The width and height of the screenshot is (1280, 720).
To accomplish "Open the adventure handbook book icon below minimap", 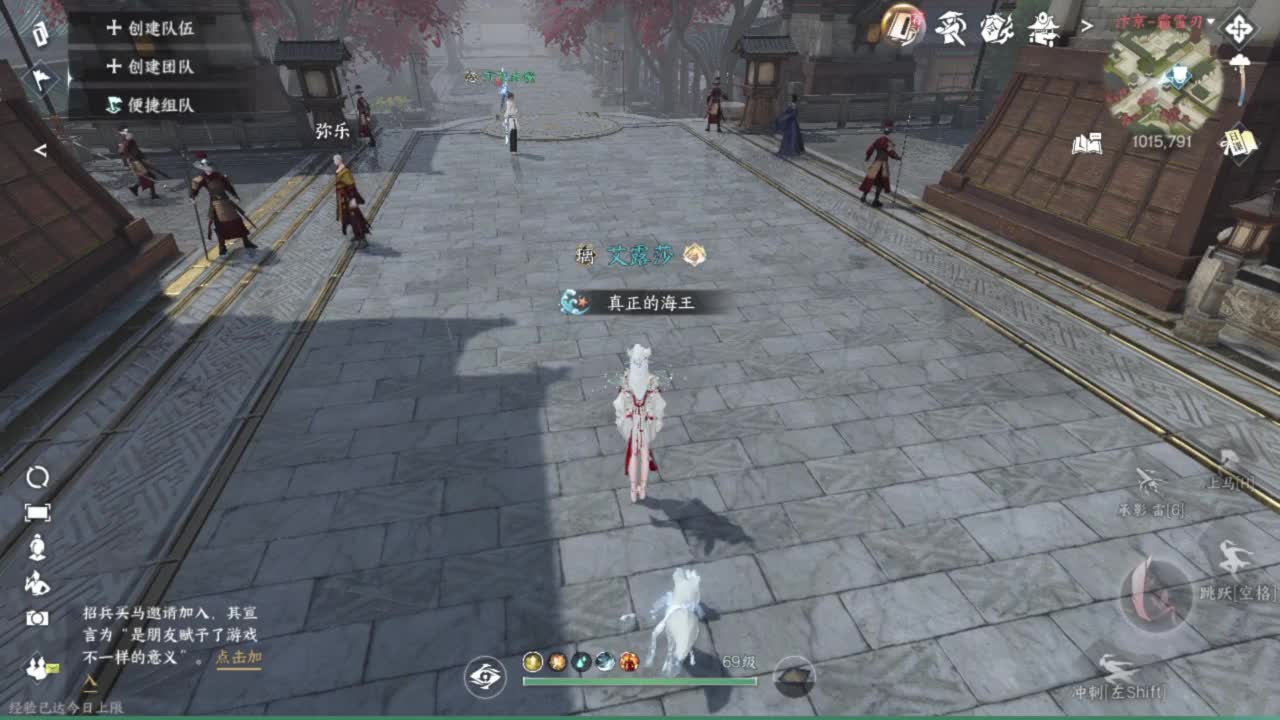I will click(1085, 143).
